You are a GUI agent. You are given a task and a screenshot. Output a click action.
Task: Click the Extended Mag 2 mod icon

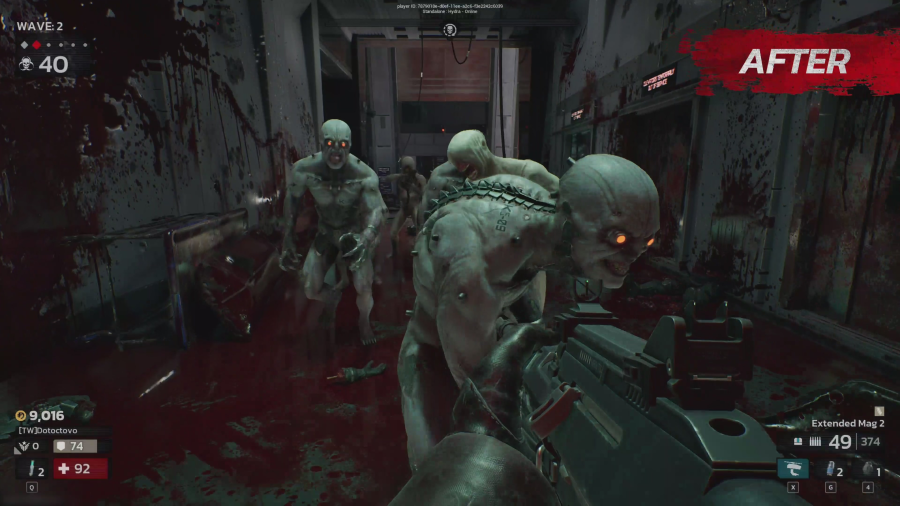tap(878, 410)
